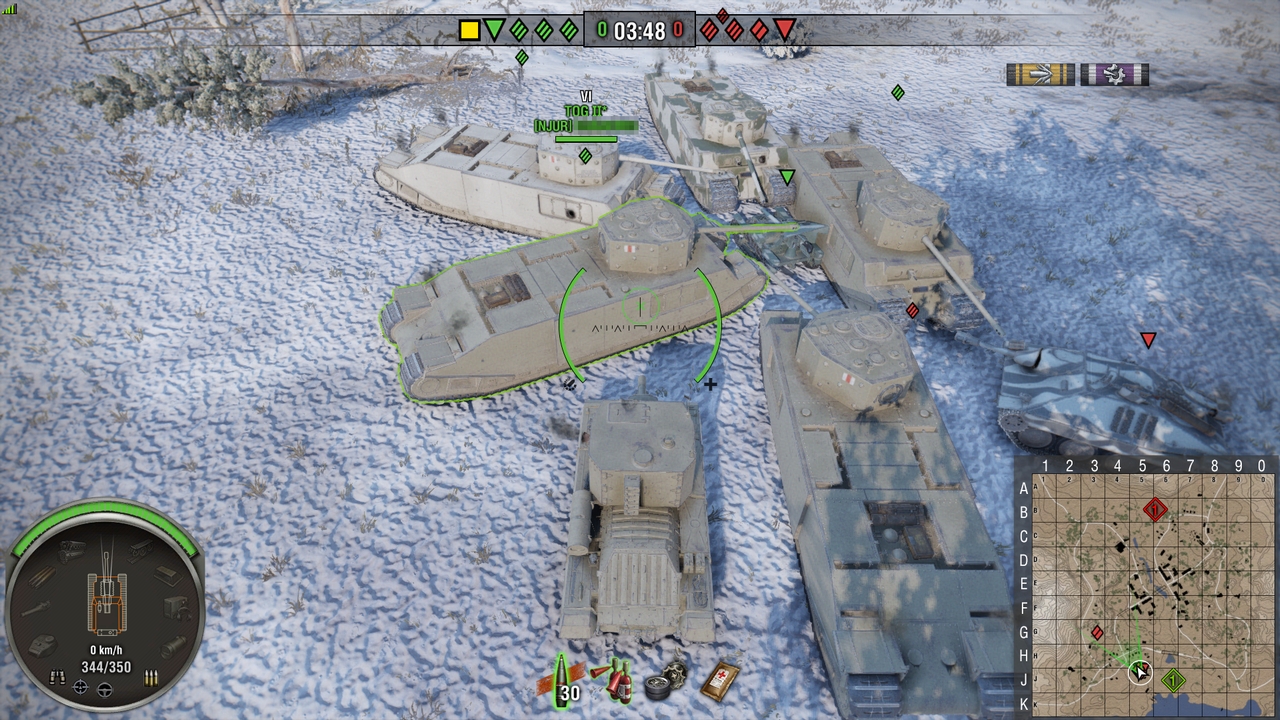
Task: Use the fire extinguisher consumable
Action: [613, 681]
